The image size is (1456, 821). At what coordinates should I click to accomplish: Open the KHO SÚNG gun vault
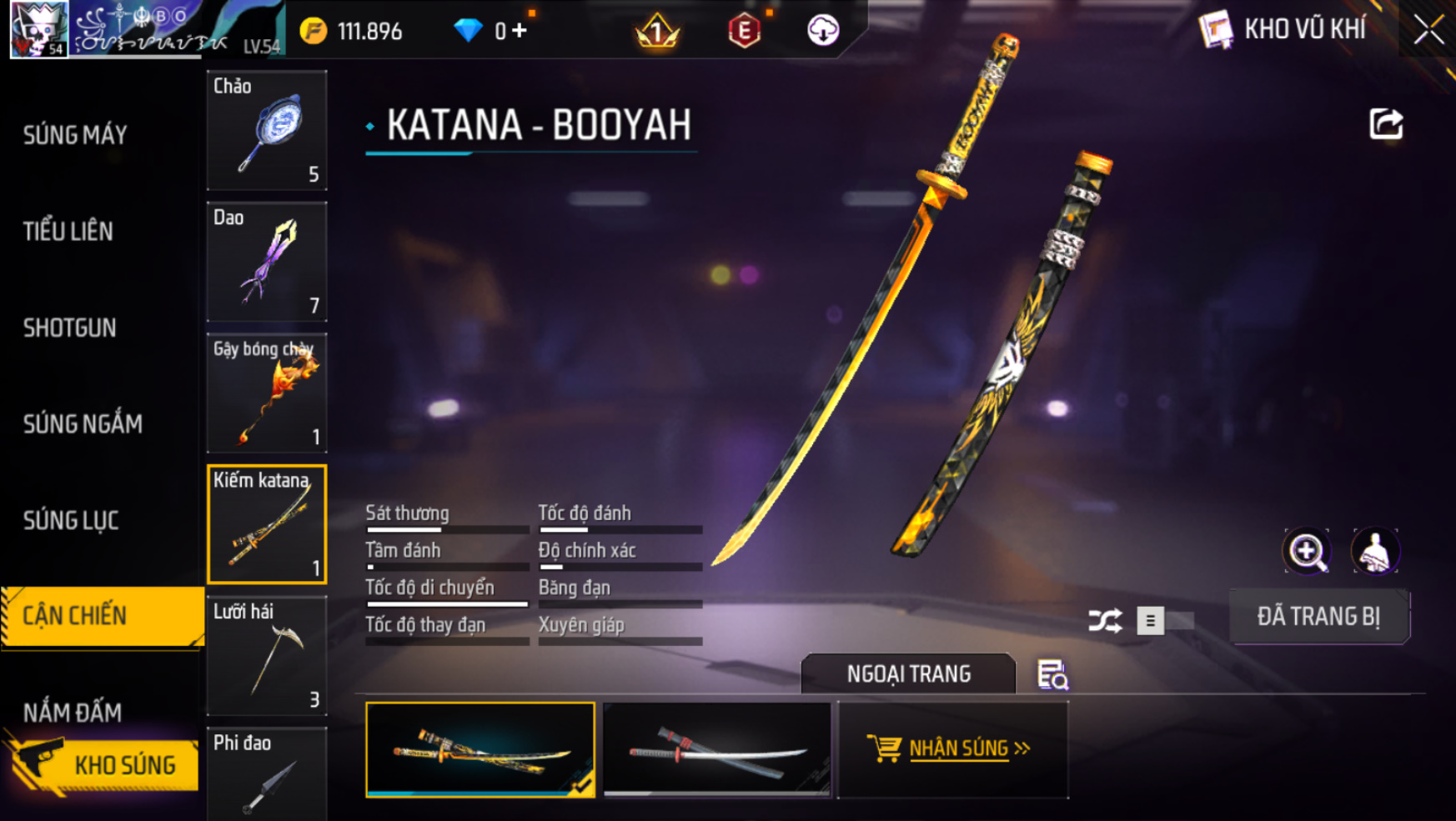click(x=104, y=765)
